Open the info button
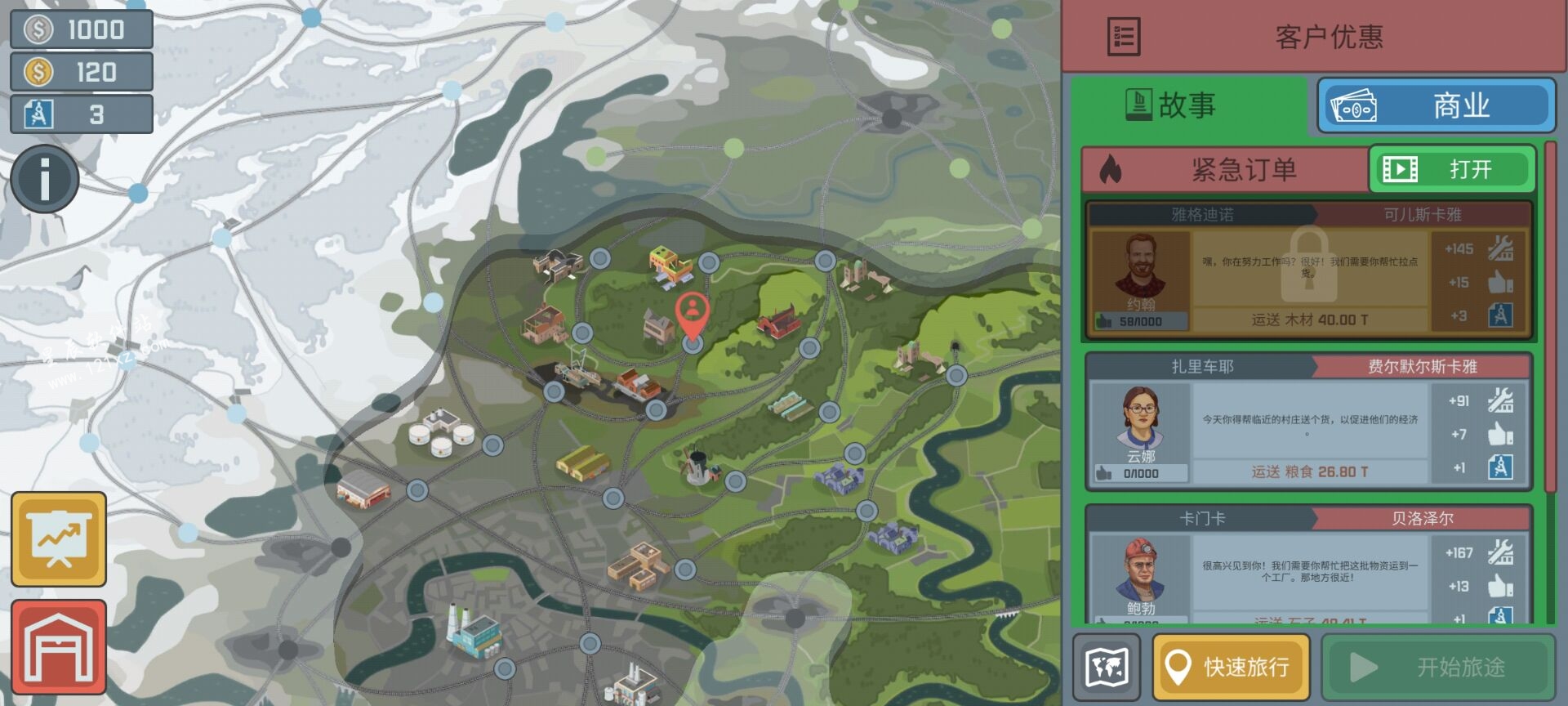Viewport: 1568px width, 706px height. (45, 179)
